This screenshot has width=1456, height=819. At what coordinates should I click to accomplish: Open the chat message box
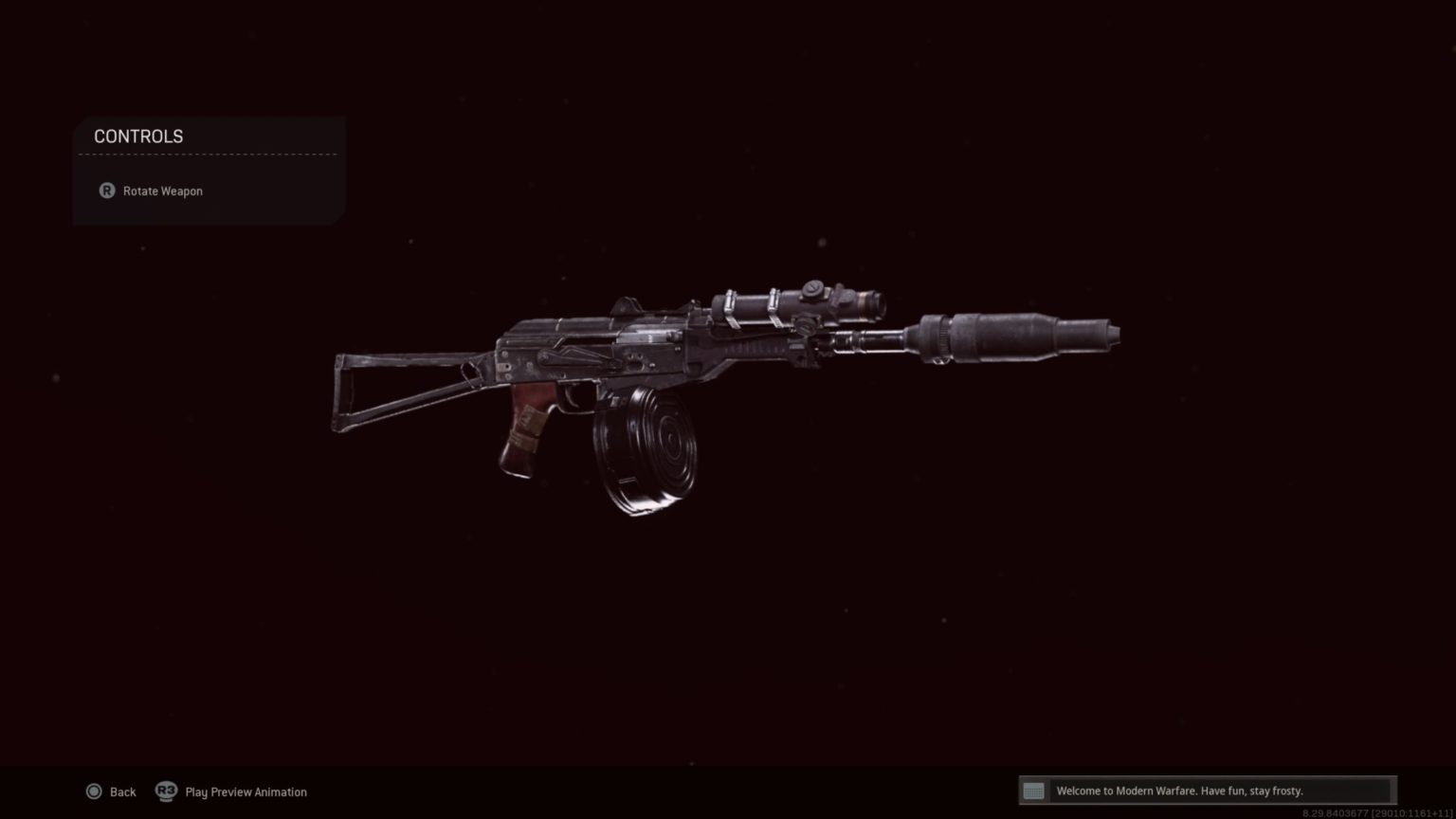(x=1206, y=791)
